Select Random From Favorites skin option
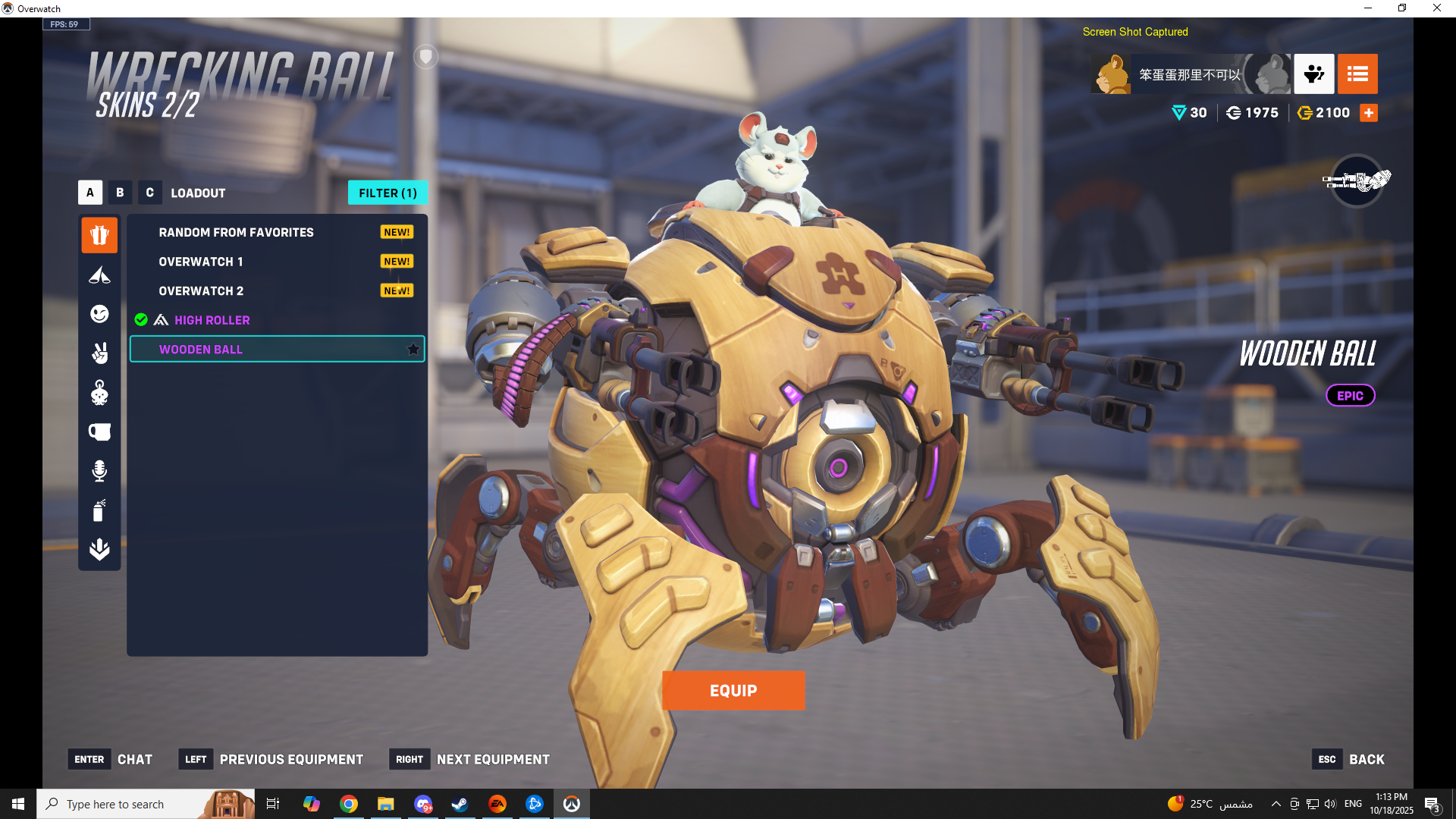1456x819 pixels. click(x=236, y=232)
